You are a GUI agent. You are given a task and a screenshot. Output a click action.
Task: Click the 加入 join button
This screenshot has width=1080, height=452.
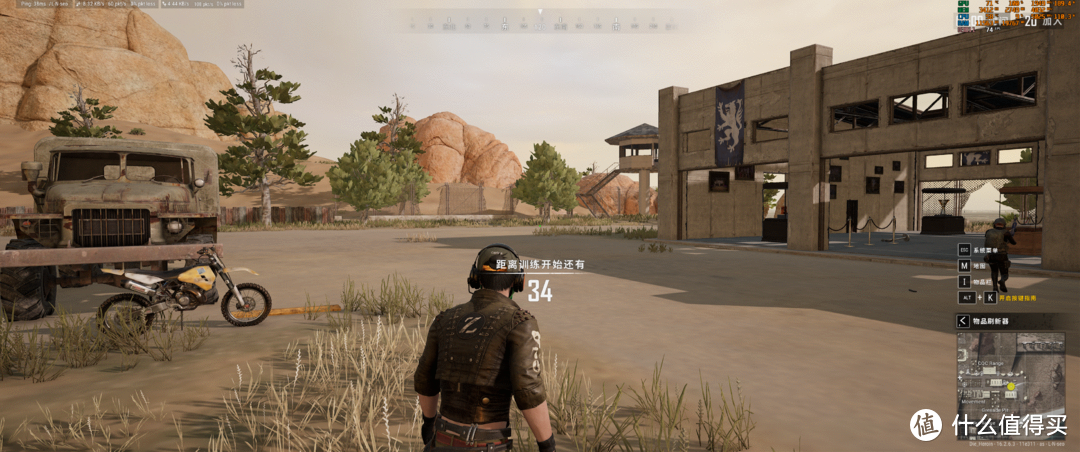[1054, 20]
